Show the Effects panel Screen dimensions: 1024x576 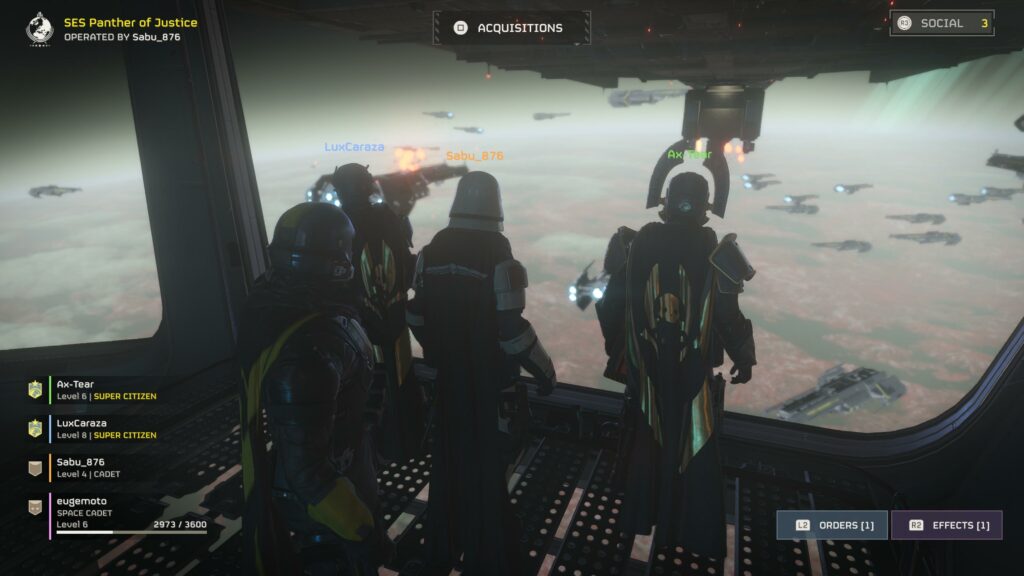point(946,525)
